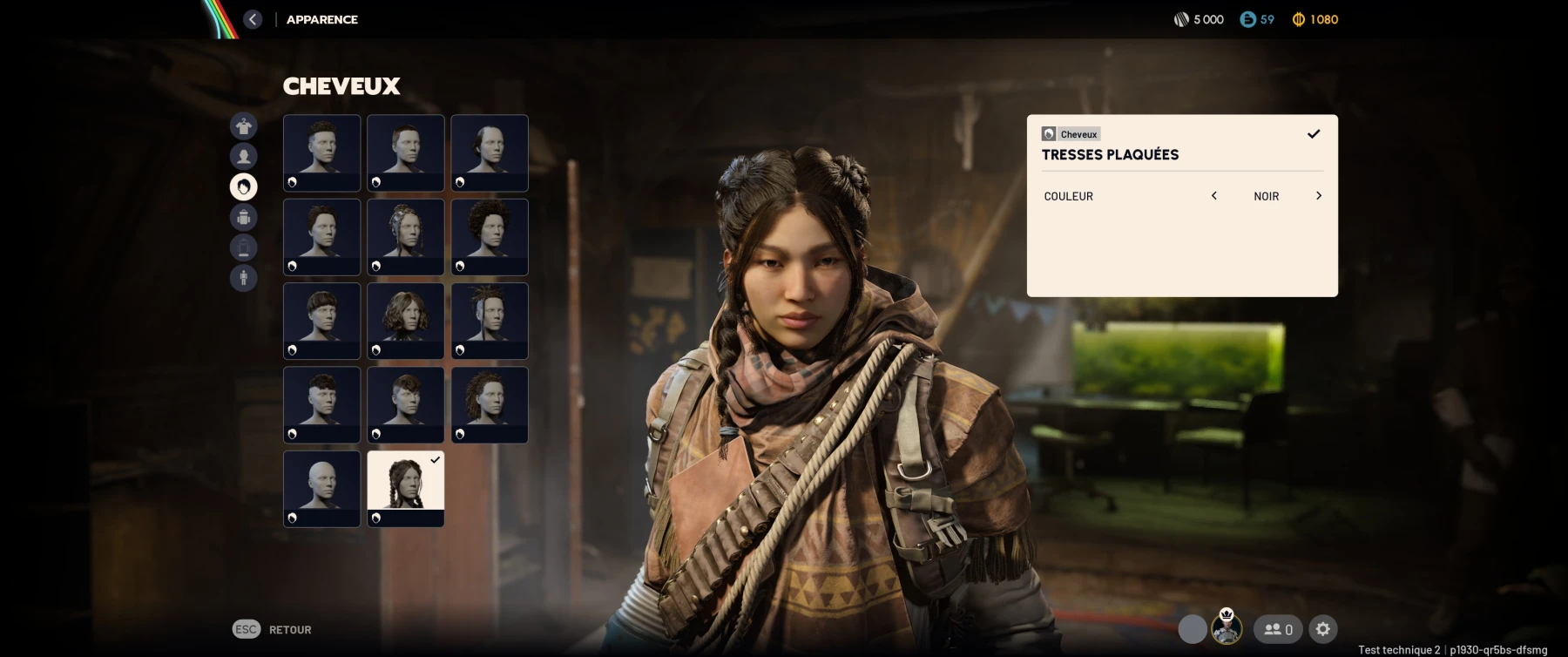Image resolution: width=1568 pixels, height=657 pixels.
Task: Click the crowned player avatar portrait
Action: (1227, 627)
